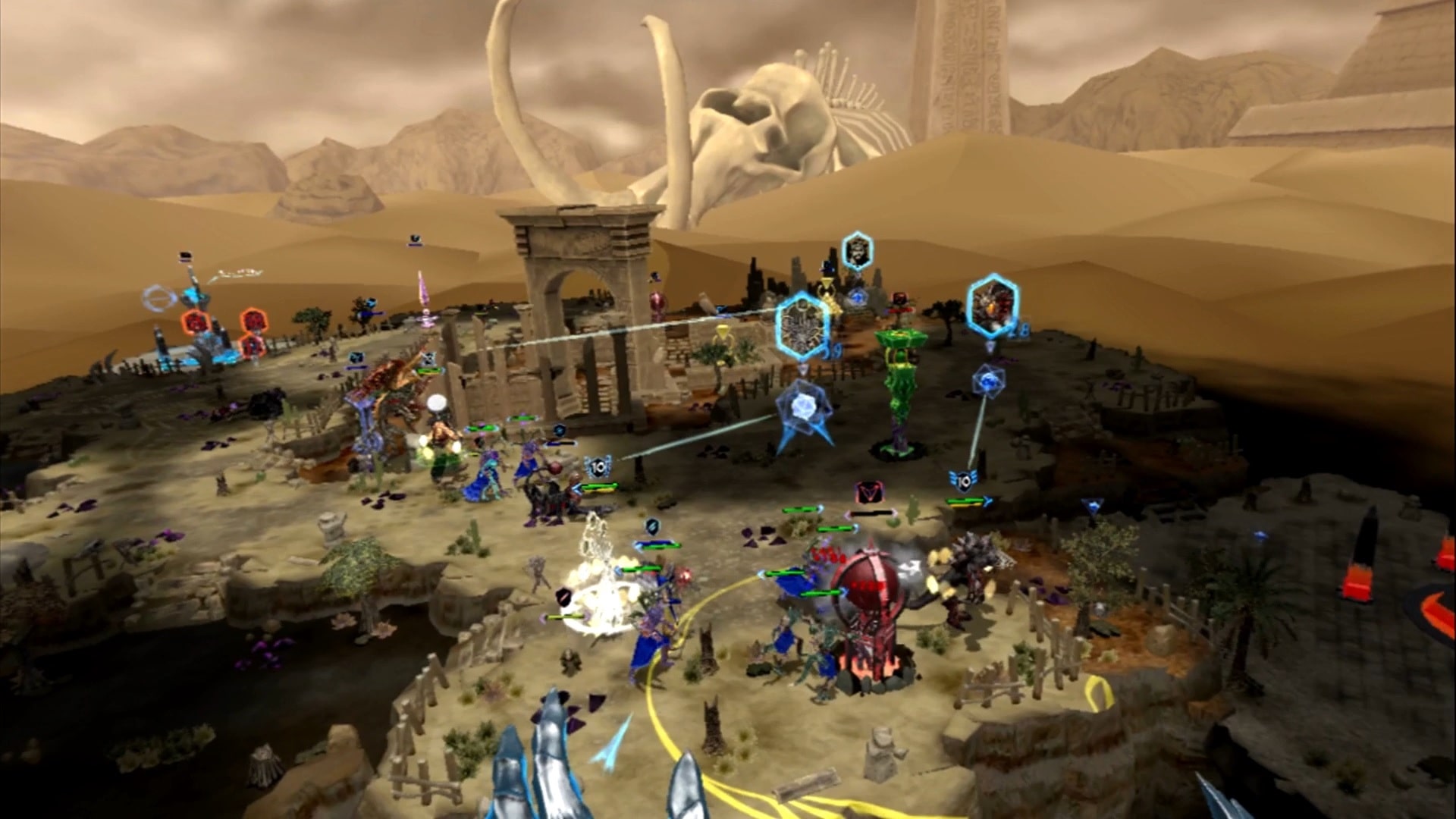This screenshot has height=819, width=1456.
Task: Click the small blue diamond below the beast icon
Action: pyautogui.click(x=990, y=346)
